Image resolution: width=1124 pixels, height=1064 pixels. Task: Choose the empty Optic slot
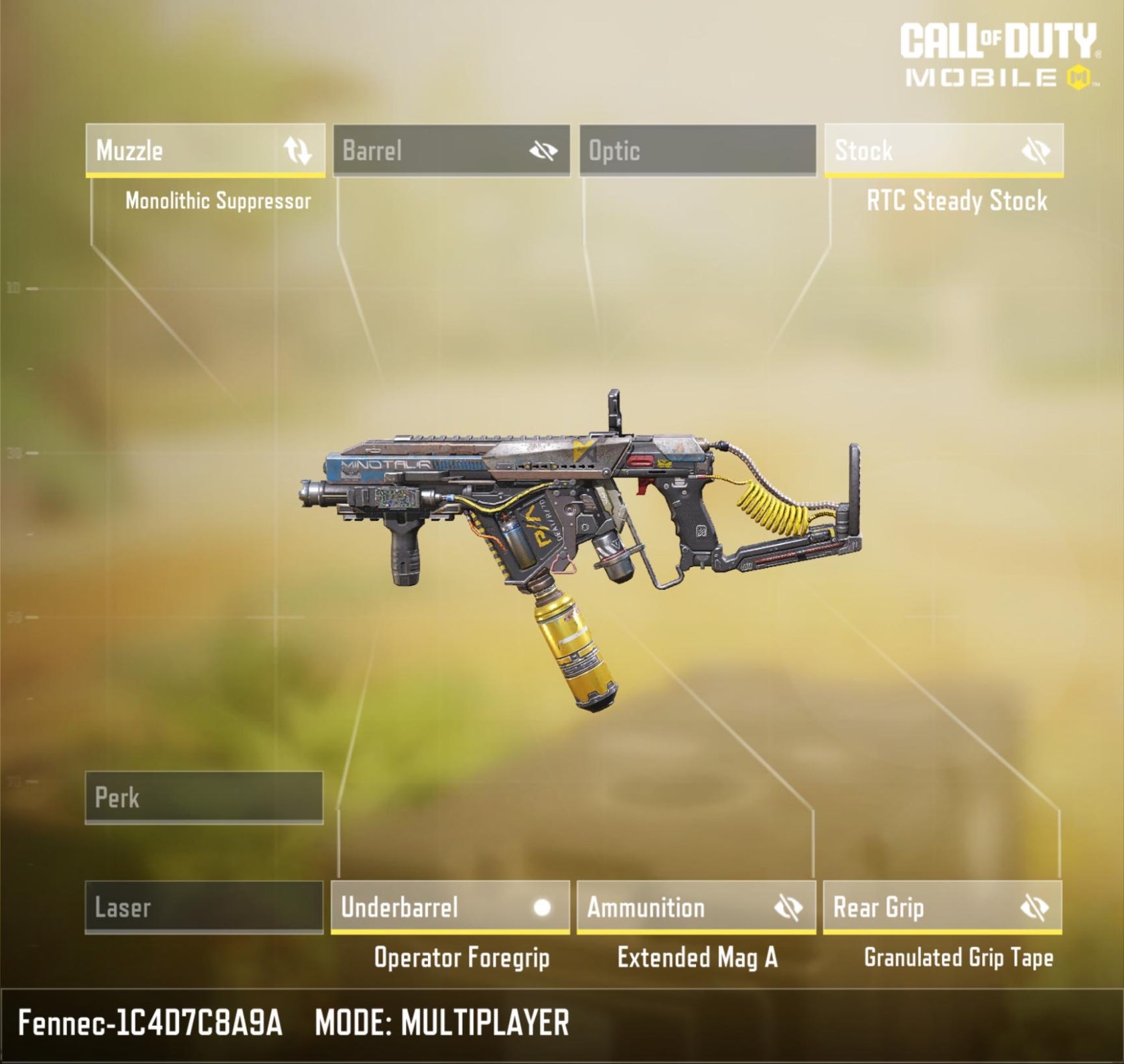(697, 151)
